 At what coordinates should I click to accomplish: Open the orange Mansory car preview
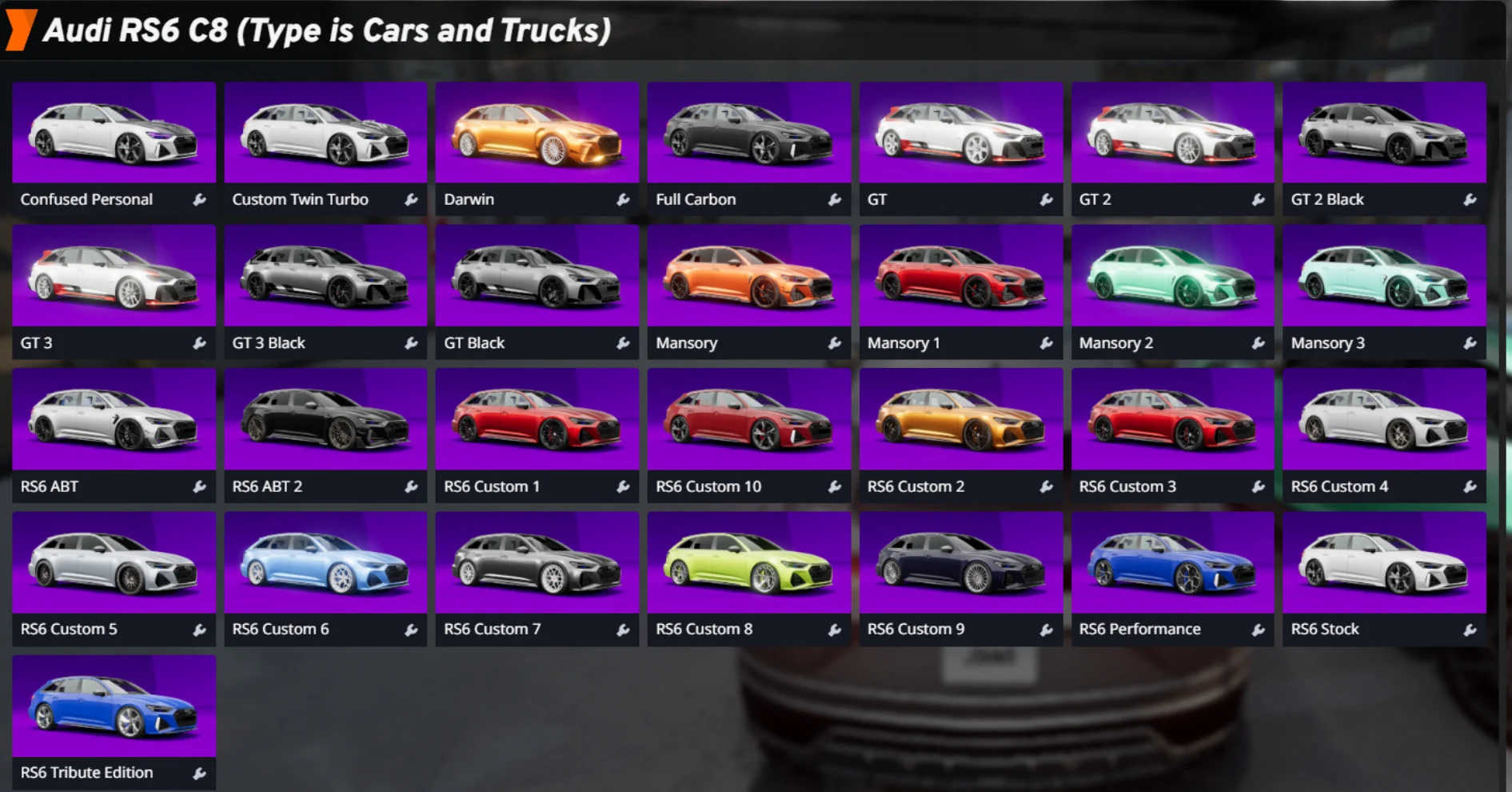pyautogui.click(x=748, y=276)
